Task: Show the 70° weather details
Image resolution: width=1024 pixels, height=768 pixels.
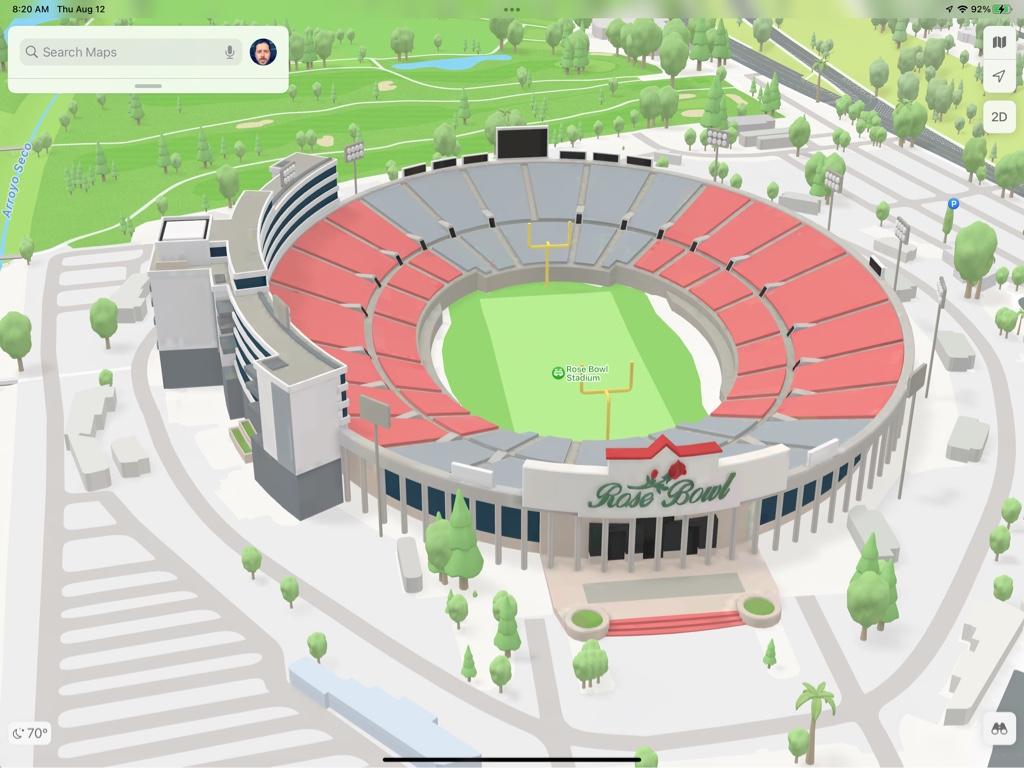Action: tap(30, 733)
